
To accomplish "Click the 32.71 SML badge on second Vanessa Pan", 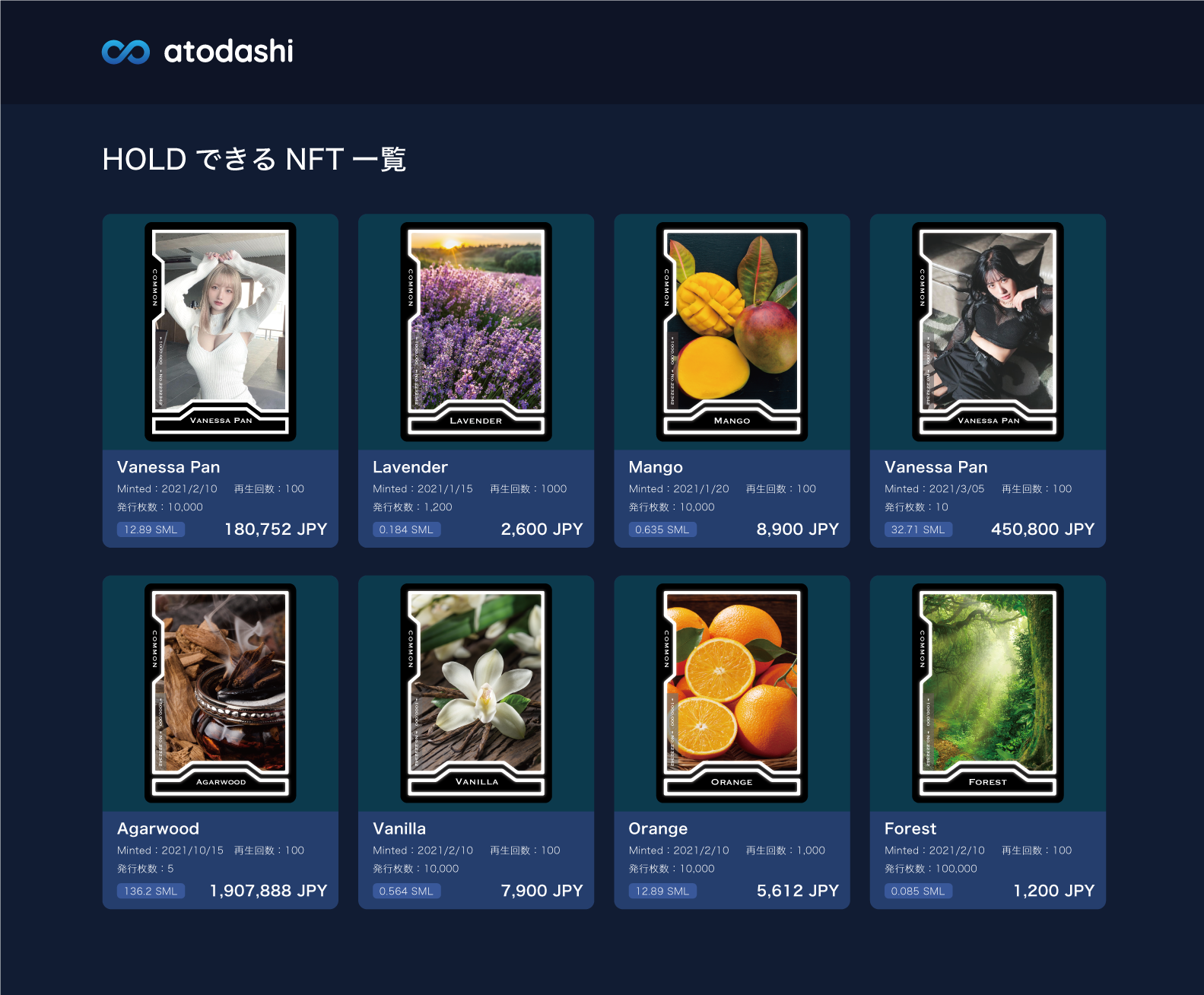I will 917,529.
